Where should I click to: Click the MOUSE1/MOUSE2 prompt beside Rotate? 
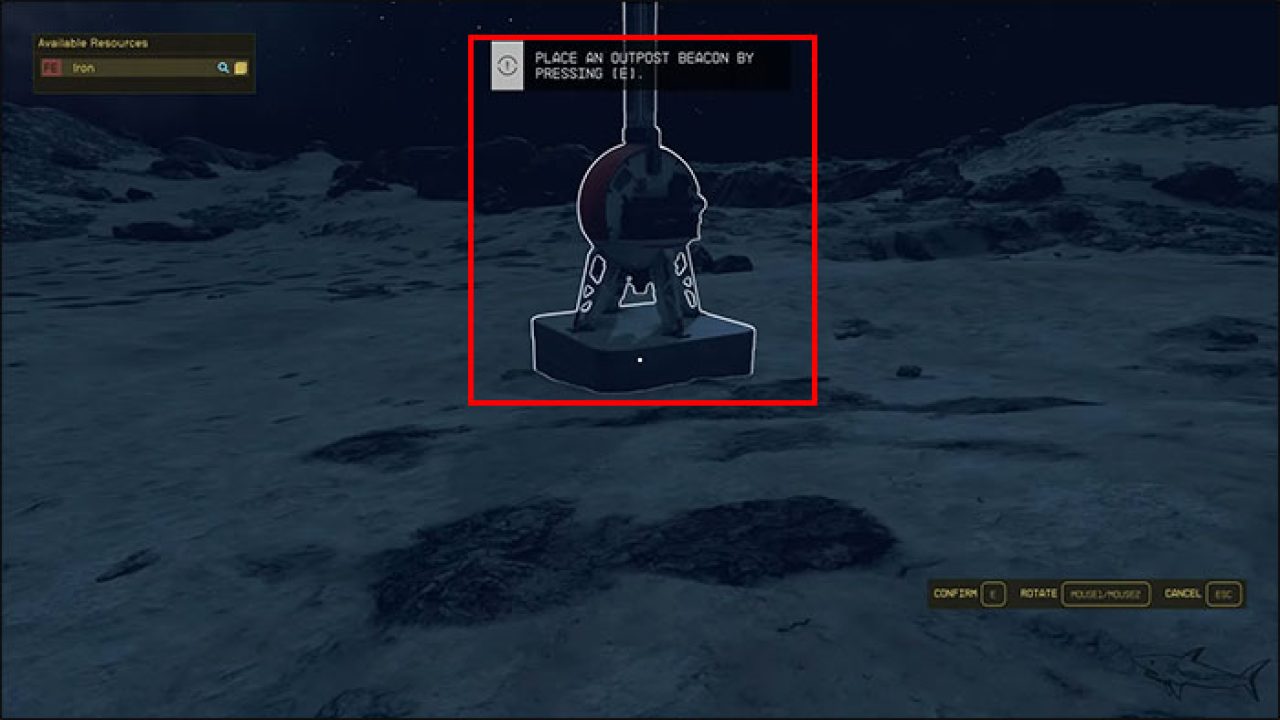(1108, 593)
